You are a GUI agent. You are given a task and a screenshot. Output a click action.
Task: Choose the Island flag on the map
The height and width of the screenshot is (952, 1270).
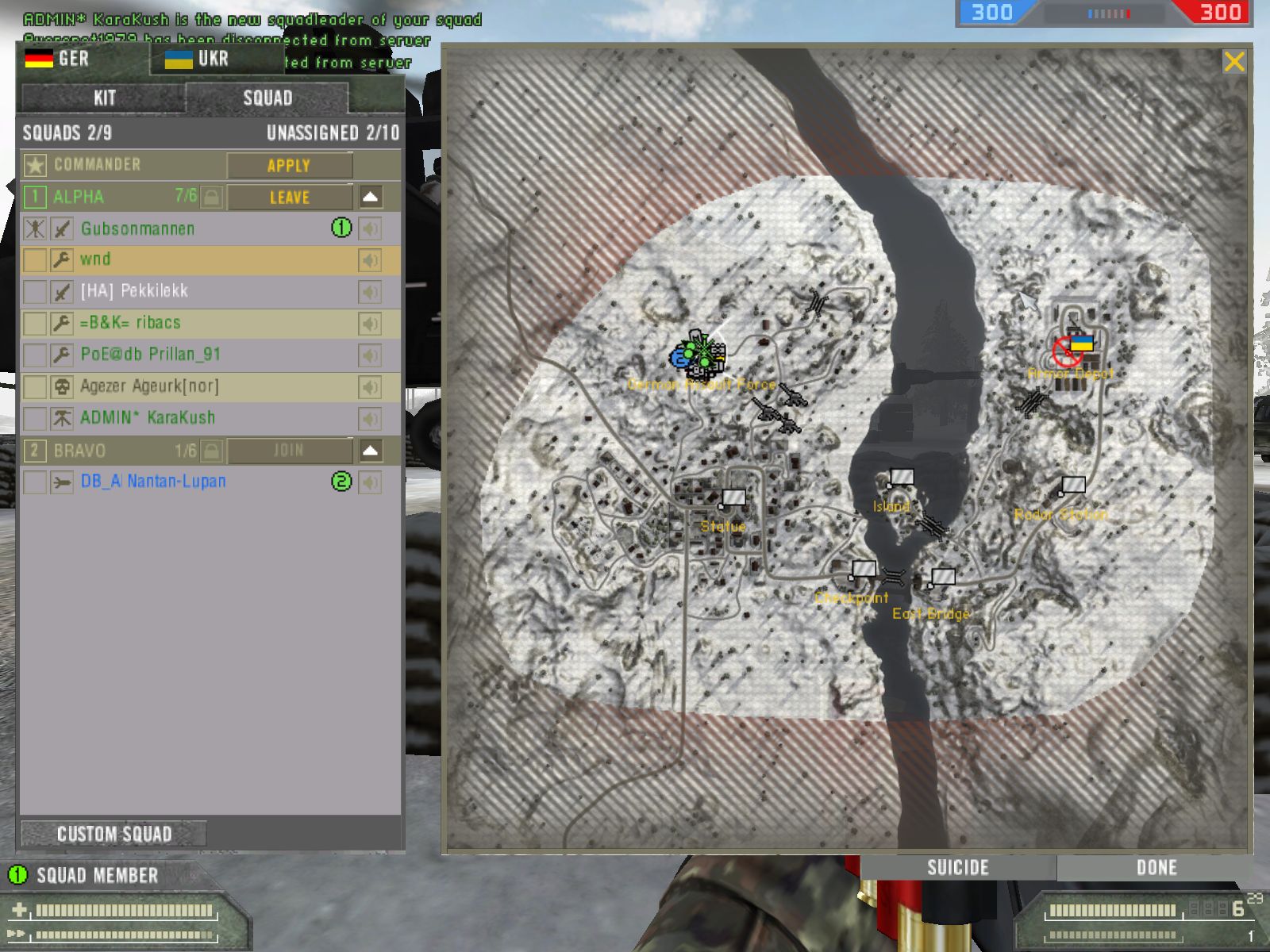[x=900, y=478]
